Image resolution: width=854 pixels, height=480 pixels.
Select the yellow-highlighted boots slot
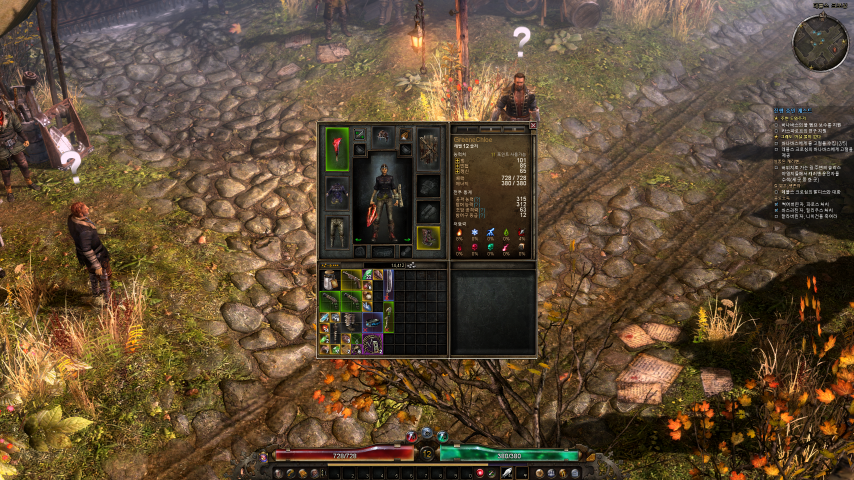point(428,237)
